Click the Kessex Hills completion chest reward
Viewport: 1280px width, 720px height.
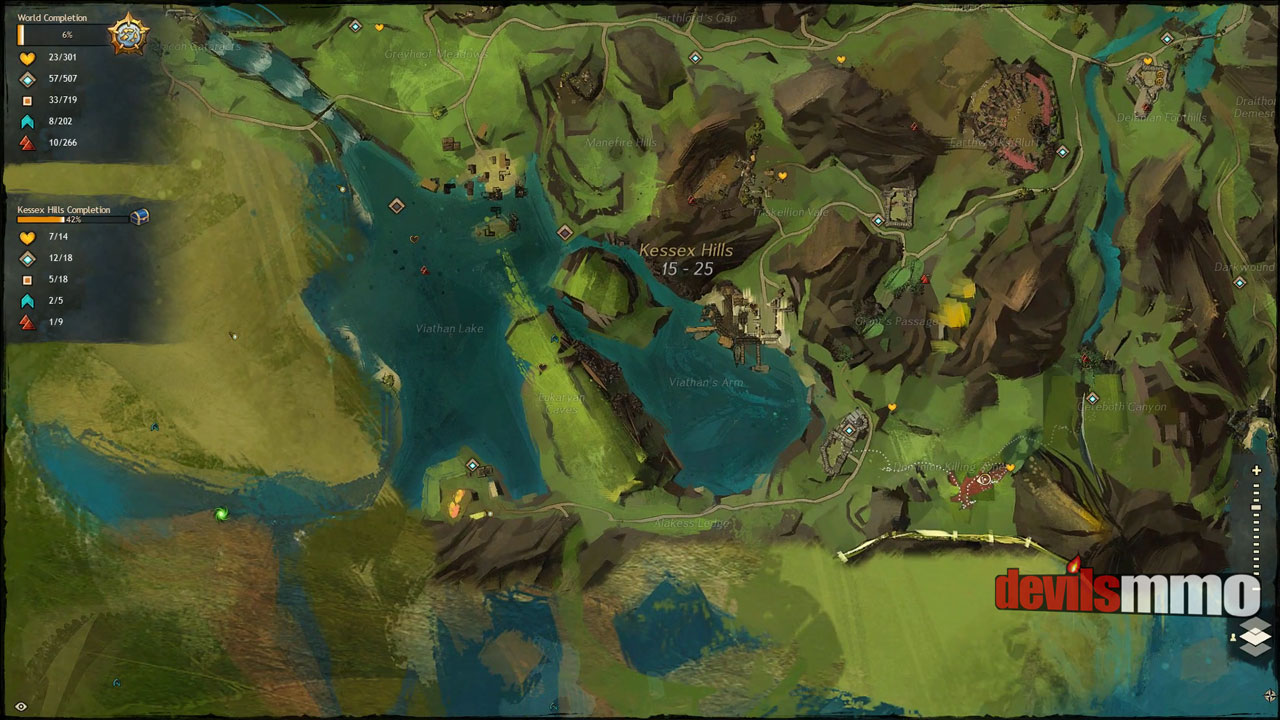(x=139, y=216)
